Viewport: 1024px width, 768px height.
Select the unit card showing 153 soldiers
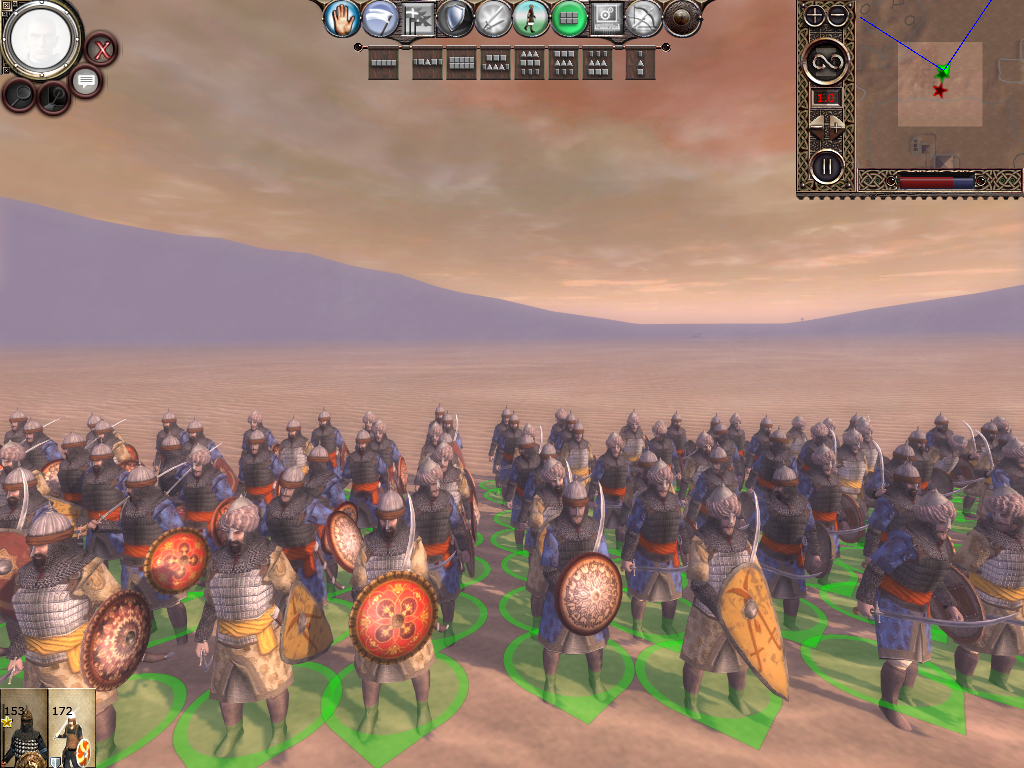[24, 728]
